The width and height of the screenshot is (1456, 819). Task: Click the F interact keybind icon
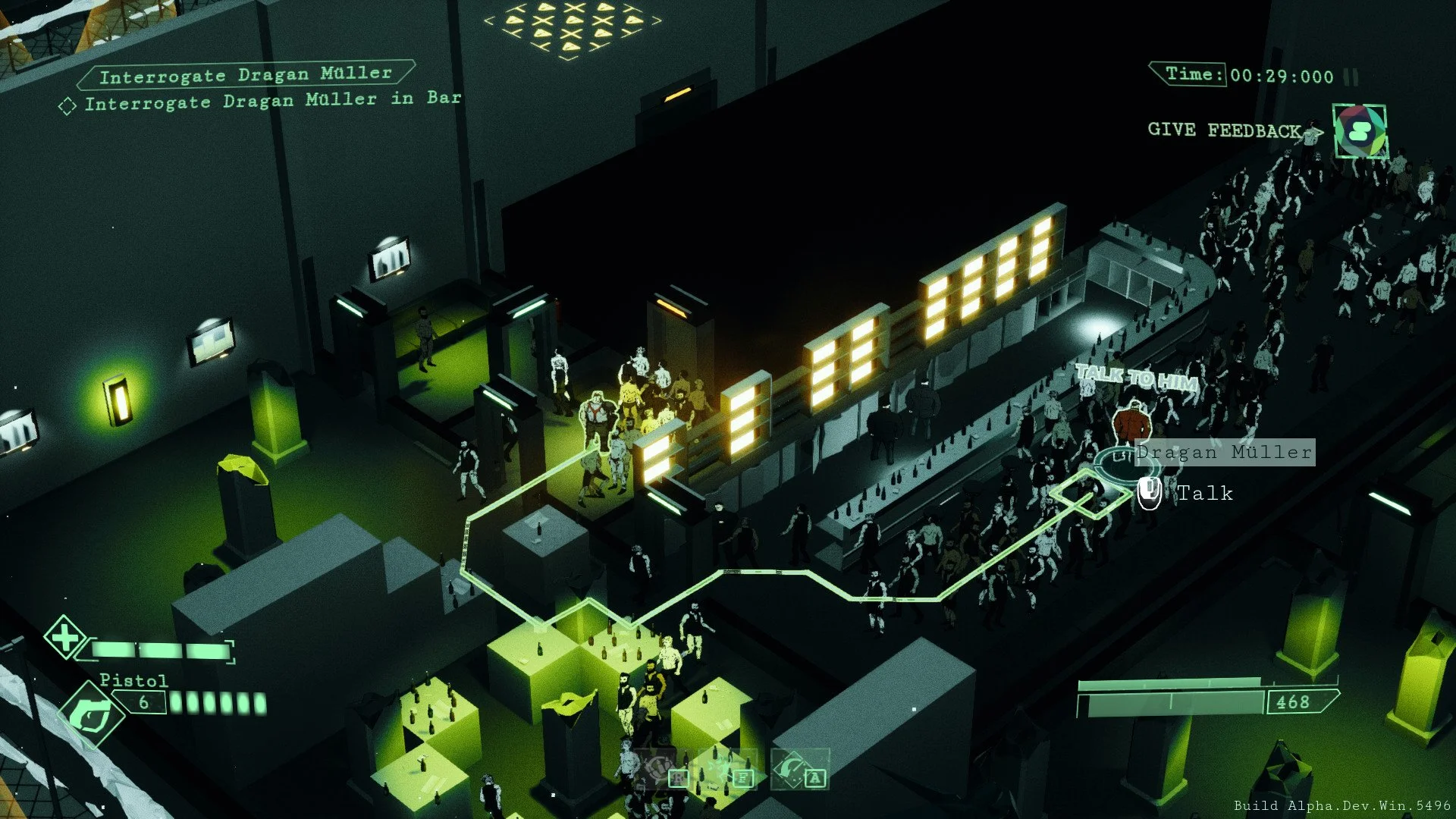(744, 778)
